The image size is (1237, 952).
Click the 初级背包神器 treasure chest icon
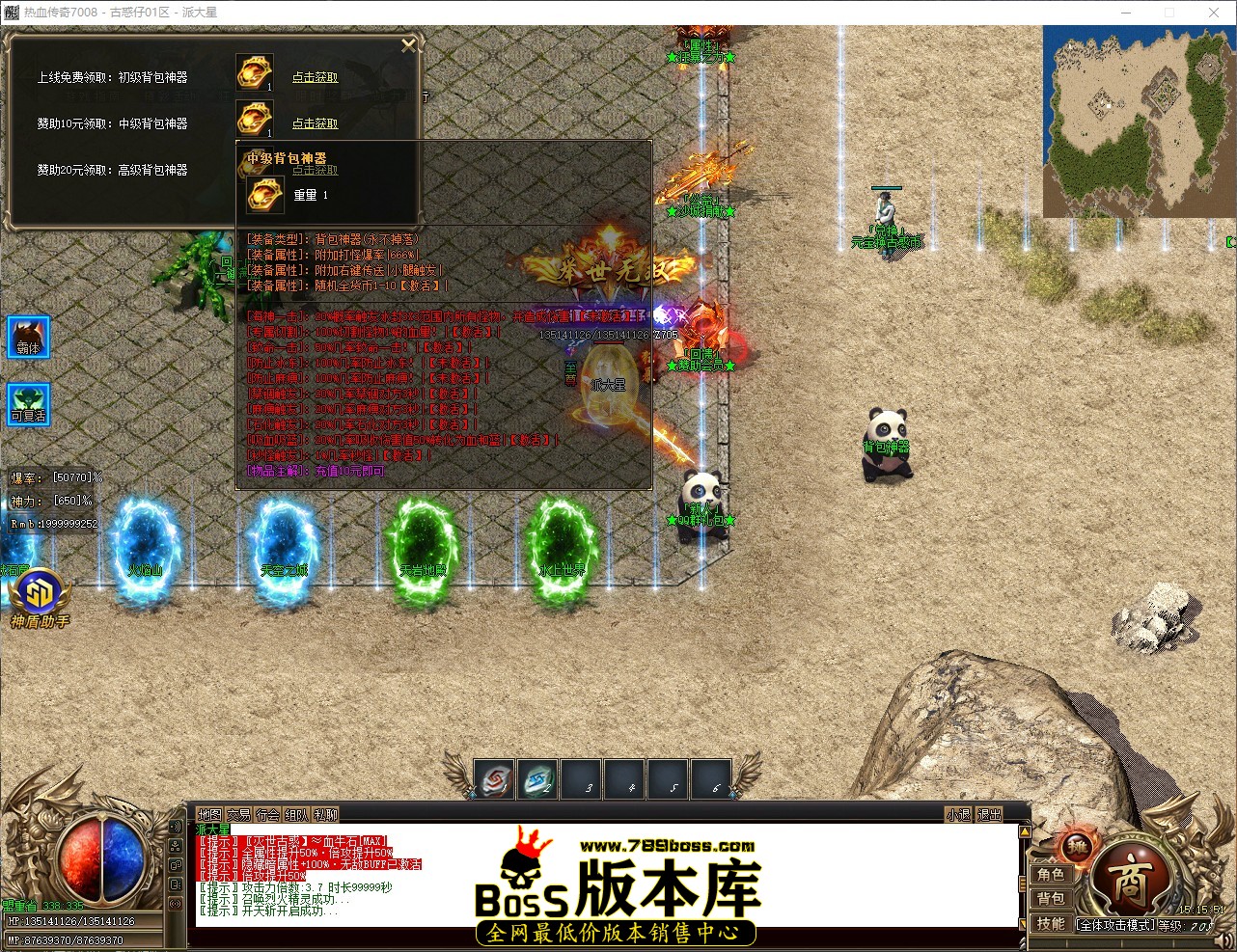click(254, 71)
